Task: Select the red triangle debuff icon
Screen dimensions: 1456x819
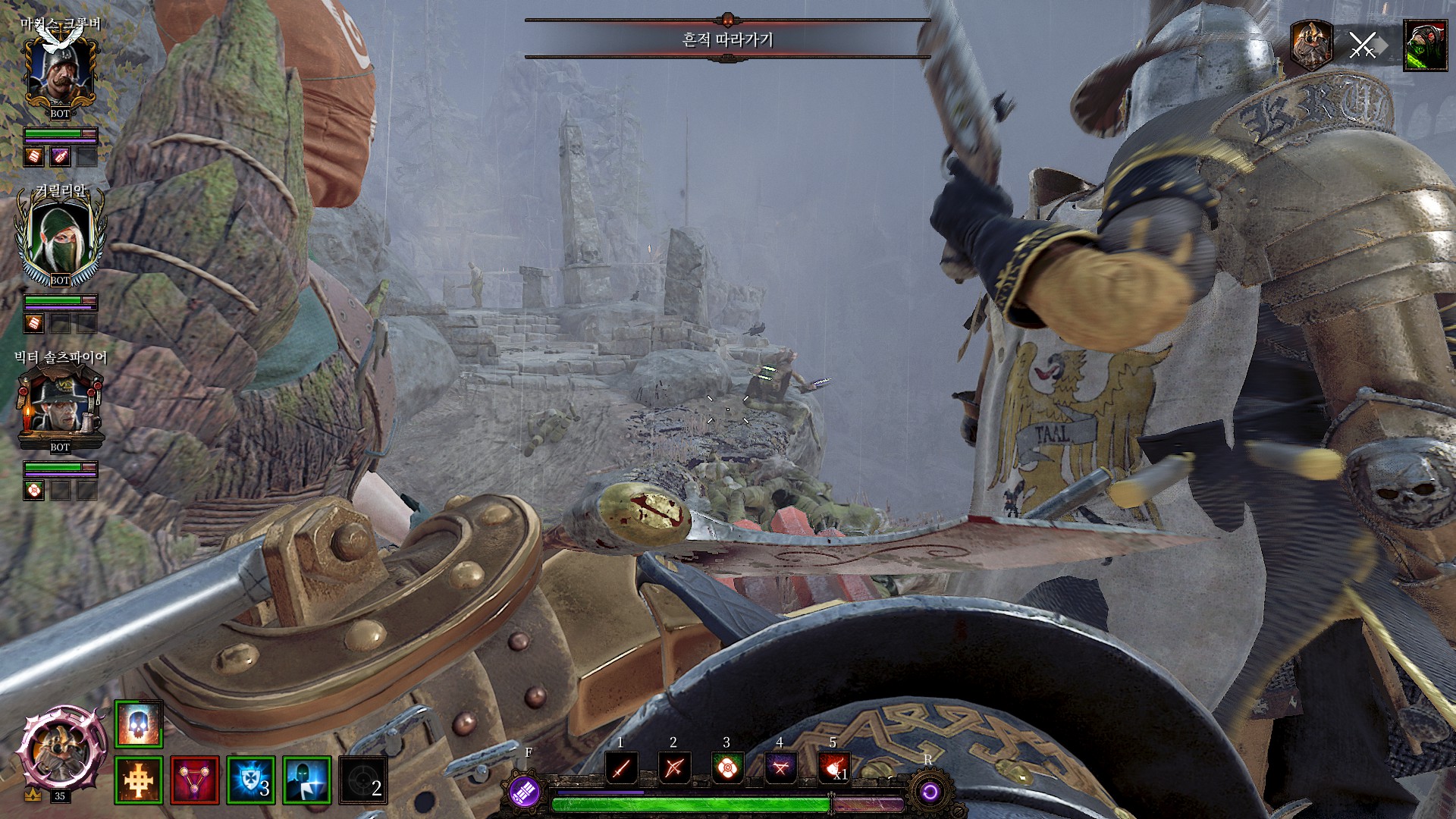Action: coord(194,780)
